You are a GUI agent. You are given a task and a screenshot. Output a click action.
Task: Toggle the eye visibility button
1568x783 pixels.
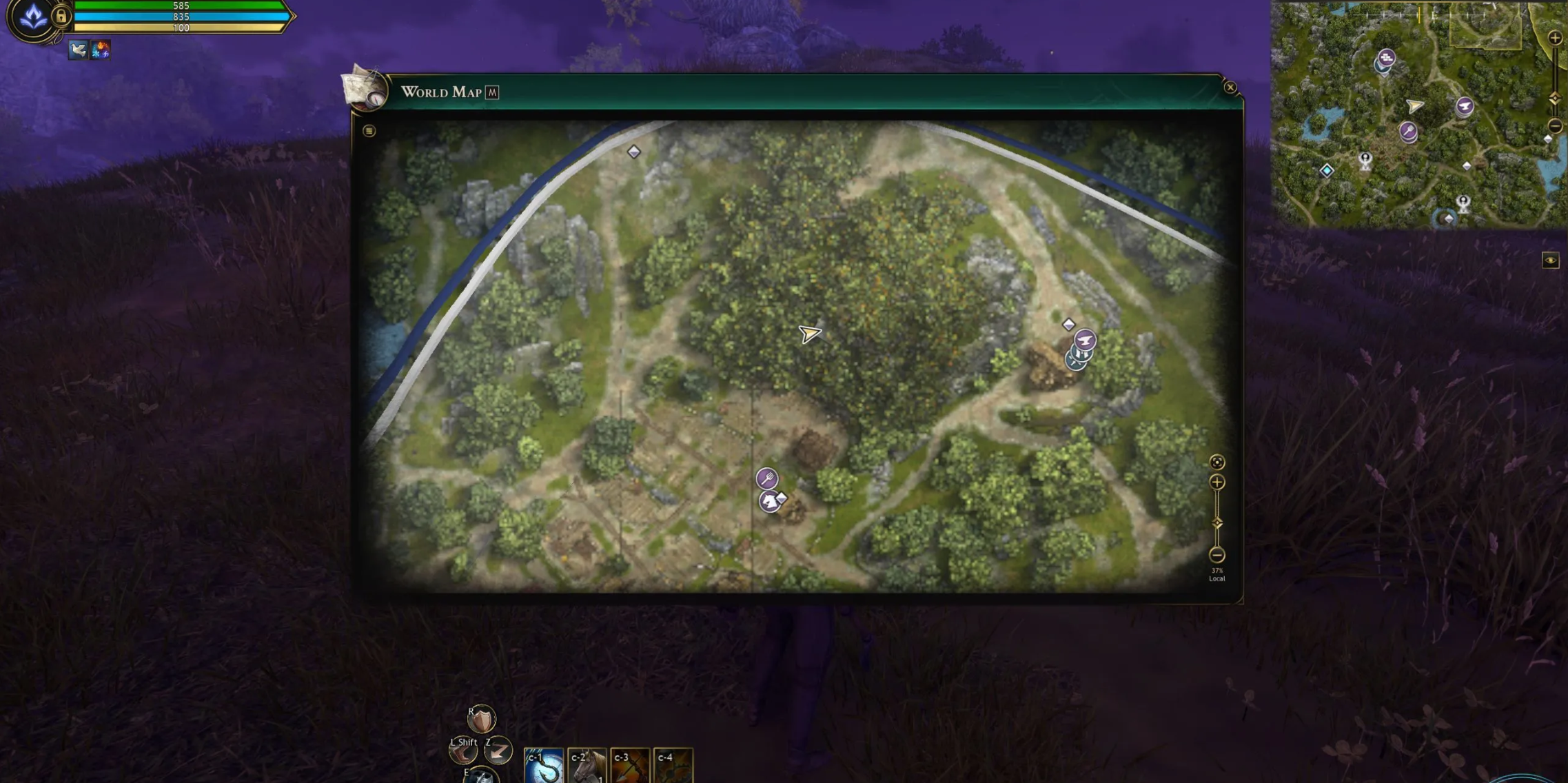pyautogui.click(x=1550, y=261)
